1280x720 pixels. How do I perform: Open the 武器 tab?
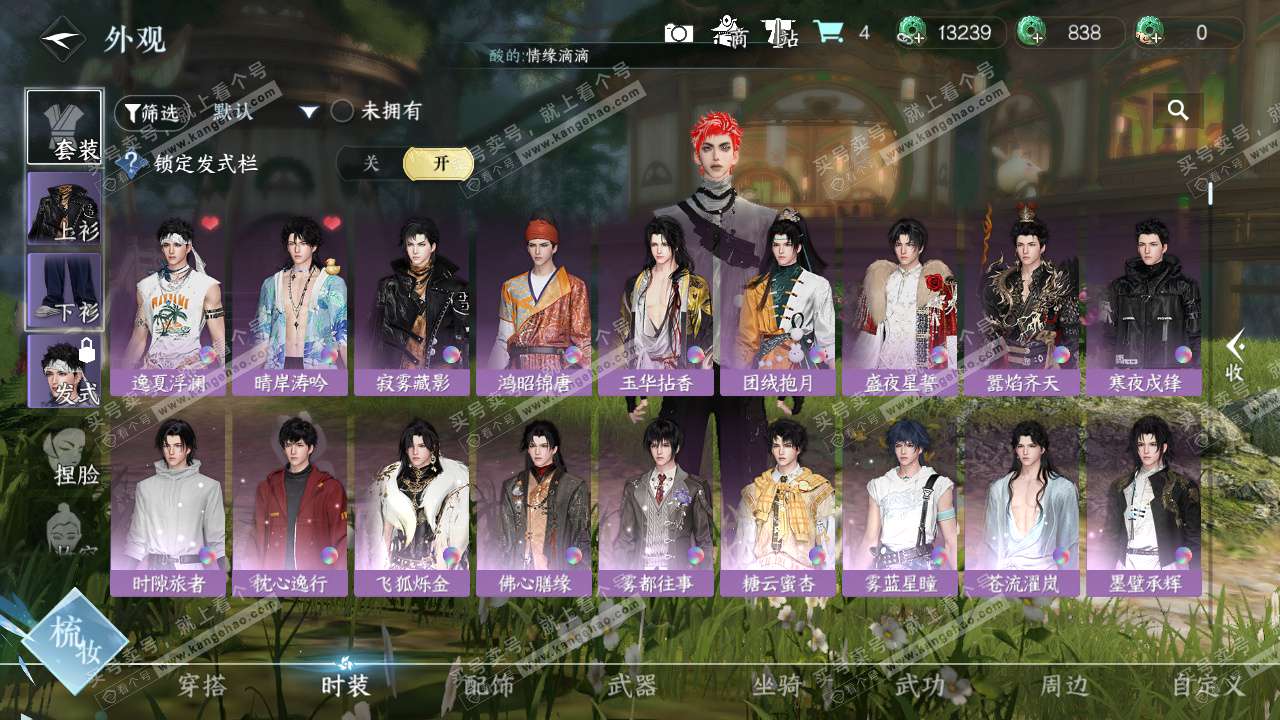632,685
